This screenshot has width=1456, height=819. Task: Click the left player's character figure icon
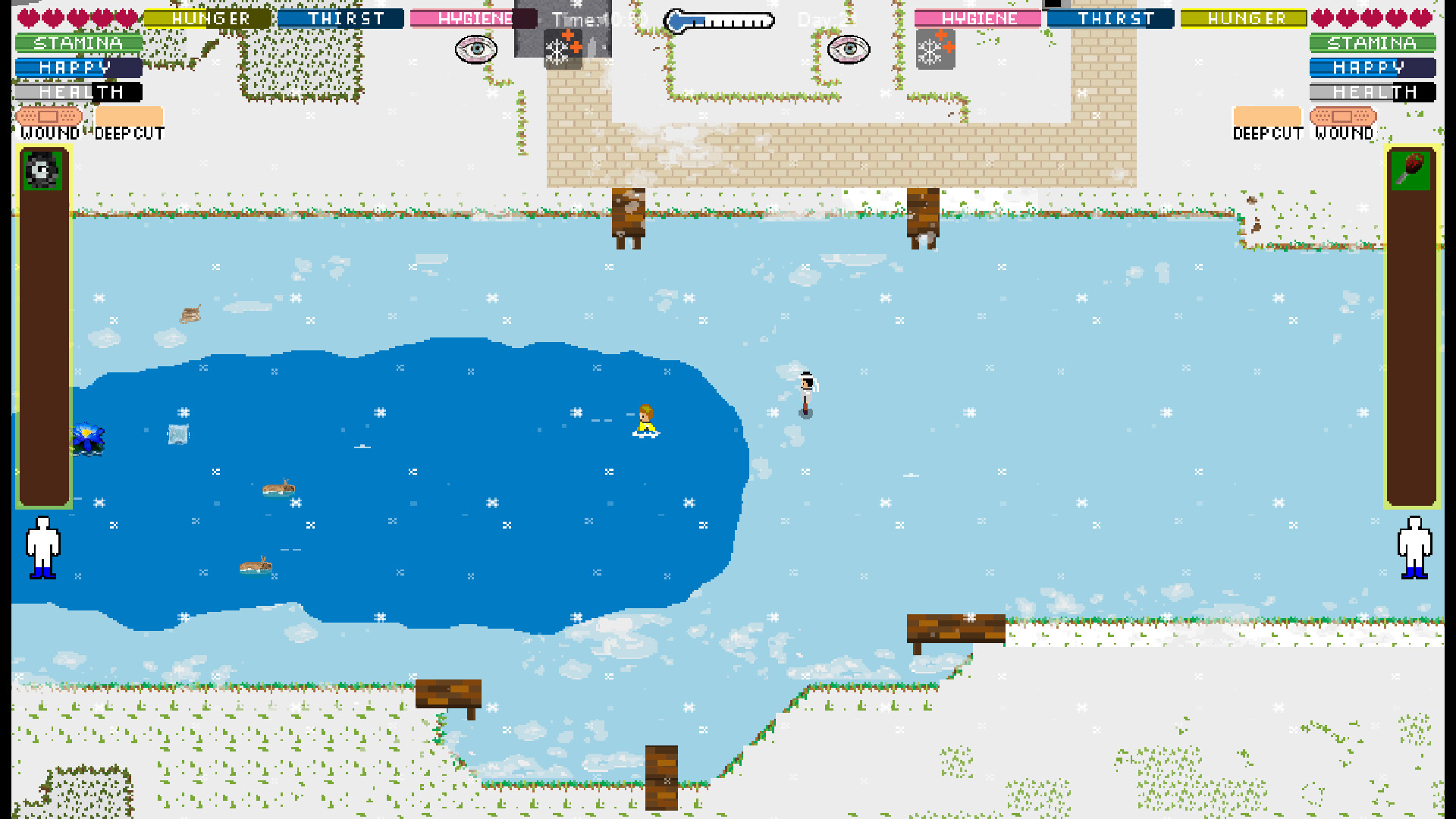43,548
